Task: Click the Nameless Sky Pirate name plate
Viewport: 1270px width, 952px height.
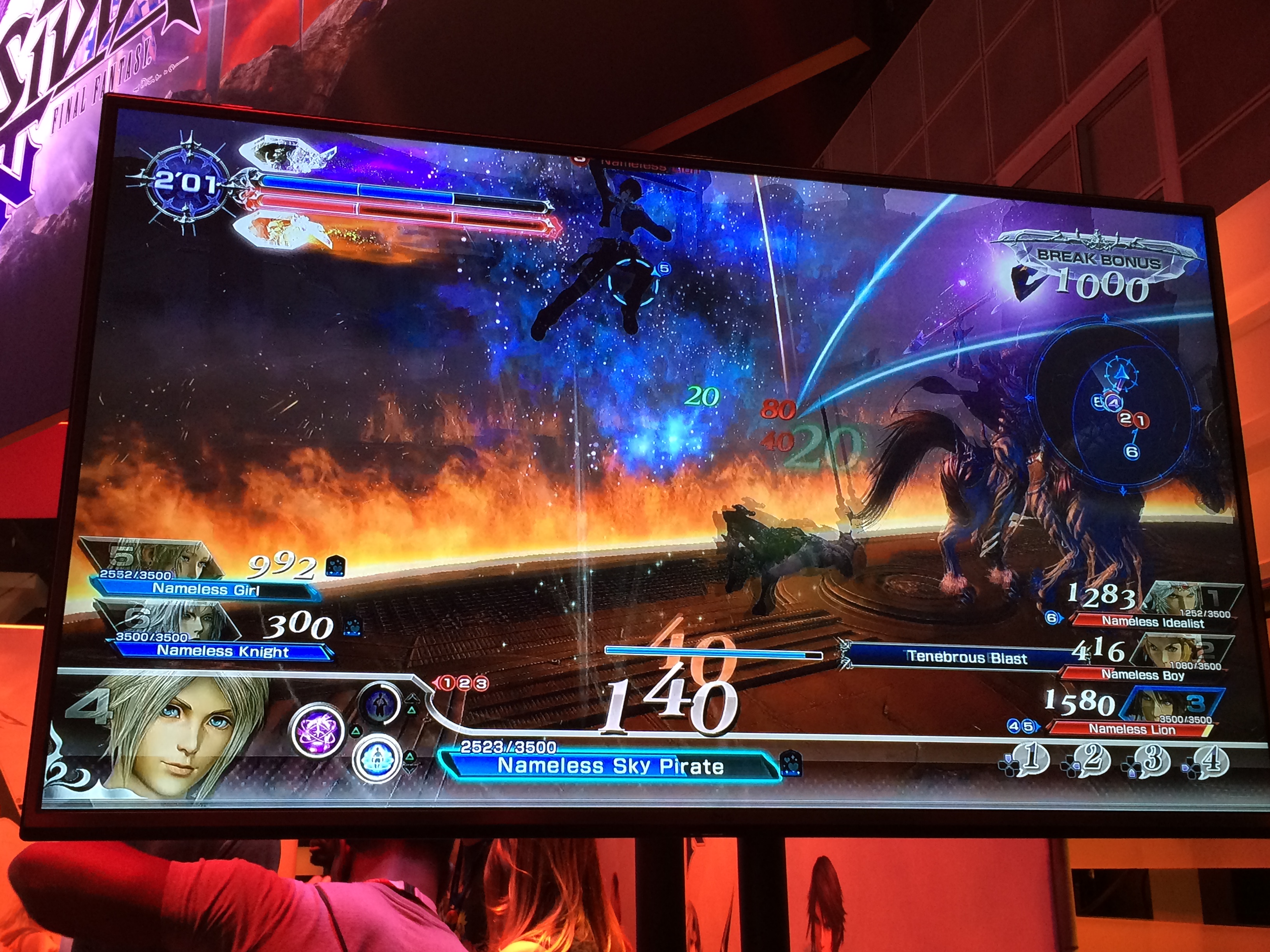Action: tap(610, 765)
